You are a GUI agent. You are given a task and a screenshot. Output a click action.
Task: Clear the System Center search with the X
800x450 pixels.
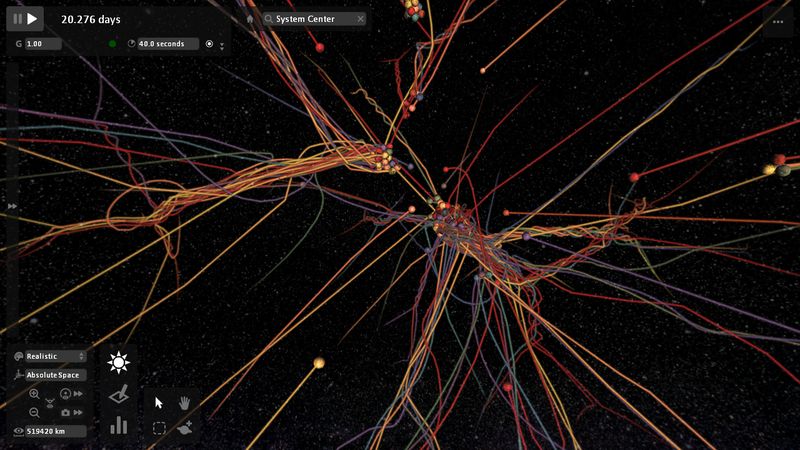click(x=360, y=19)
